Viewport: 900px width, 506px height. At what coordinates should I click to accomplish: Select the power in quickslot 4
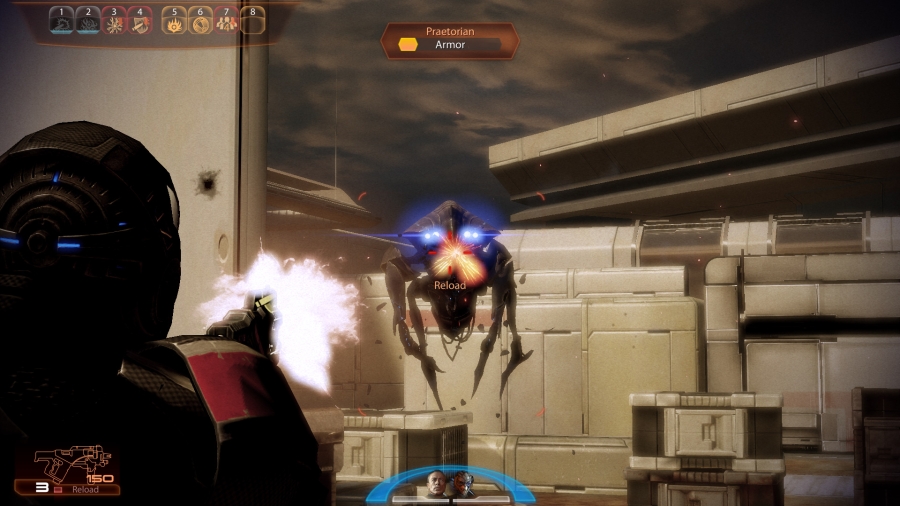click(140, 22)
